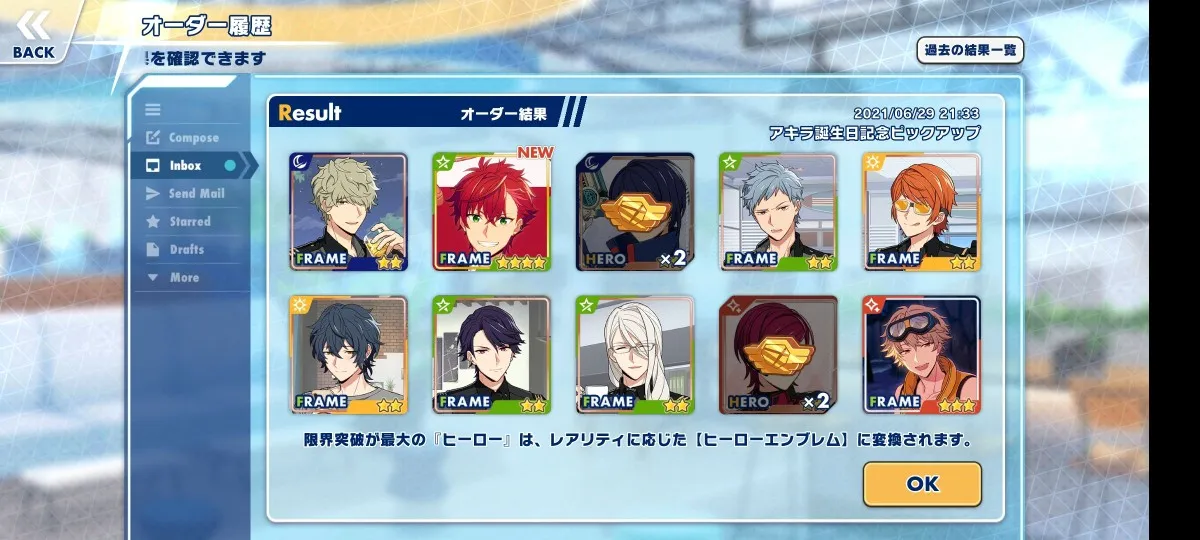1200x540 pixels.
Task: Choose the orange-haired card with yellow sunglasses
Action: pyautogui.click(x=922, y=212)
